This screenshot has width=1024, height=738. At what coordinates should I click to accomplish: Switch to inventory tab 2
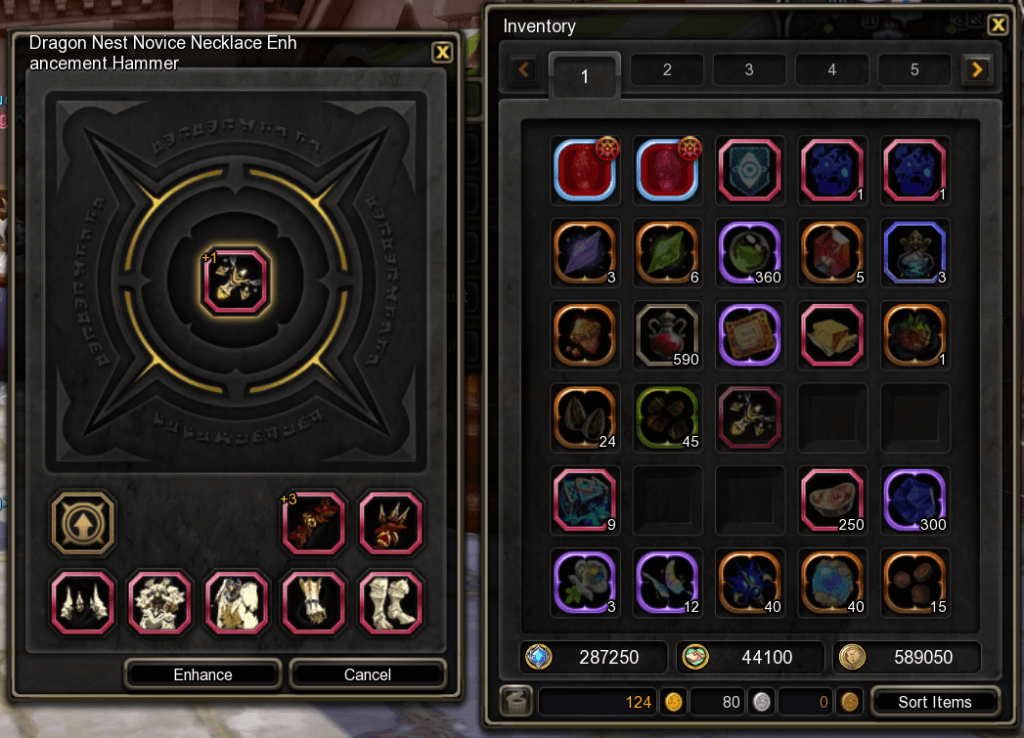pos(667,70)
